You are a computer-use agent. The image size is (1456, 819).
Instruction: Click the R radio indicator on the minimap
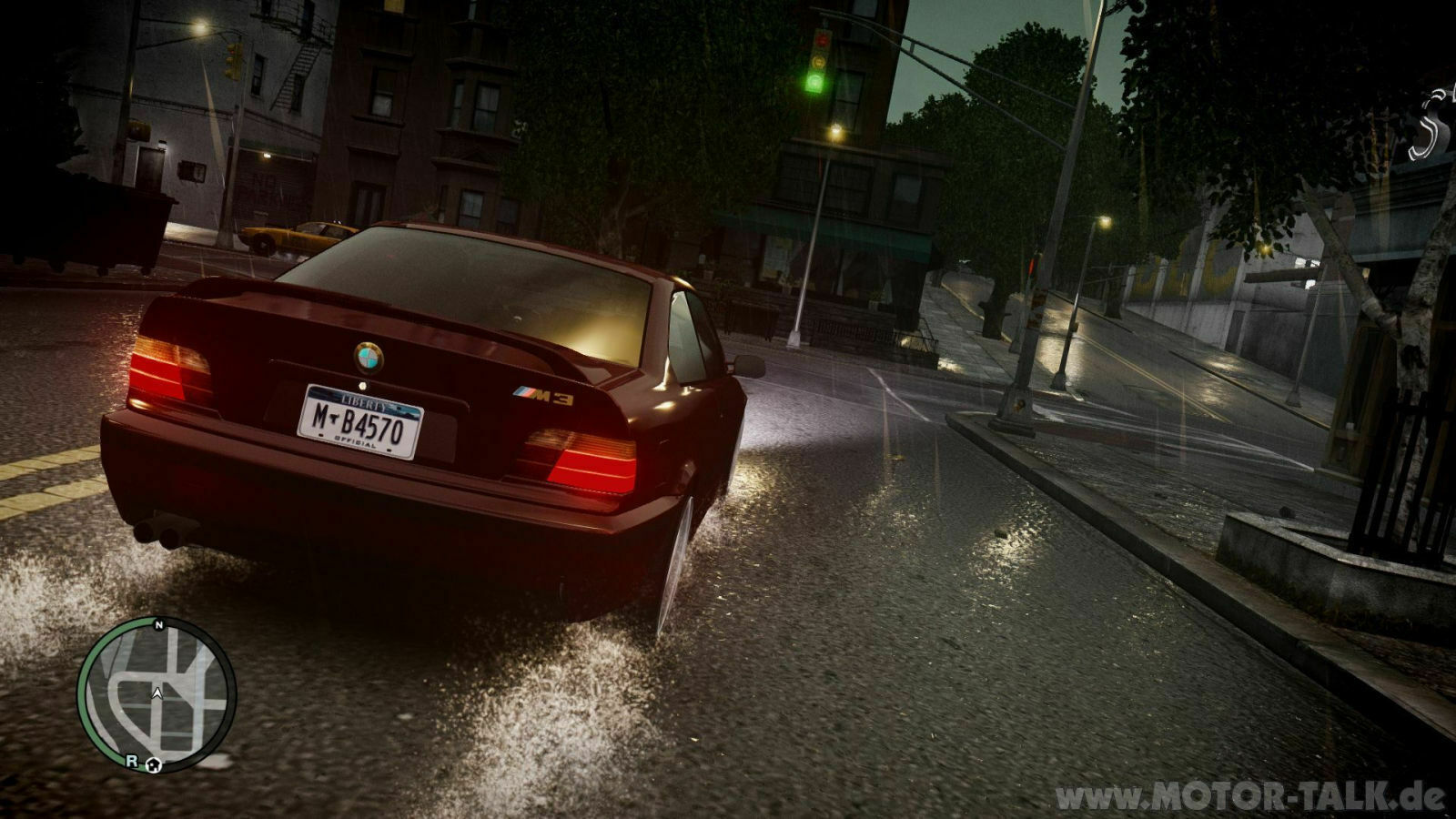131,762
